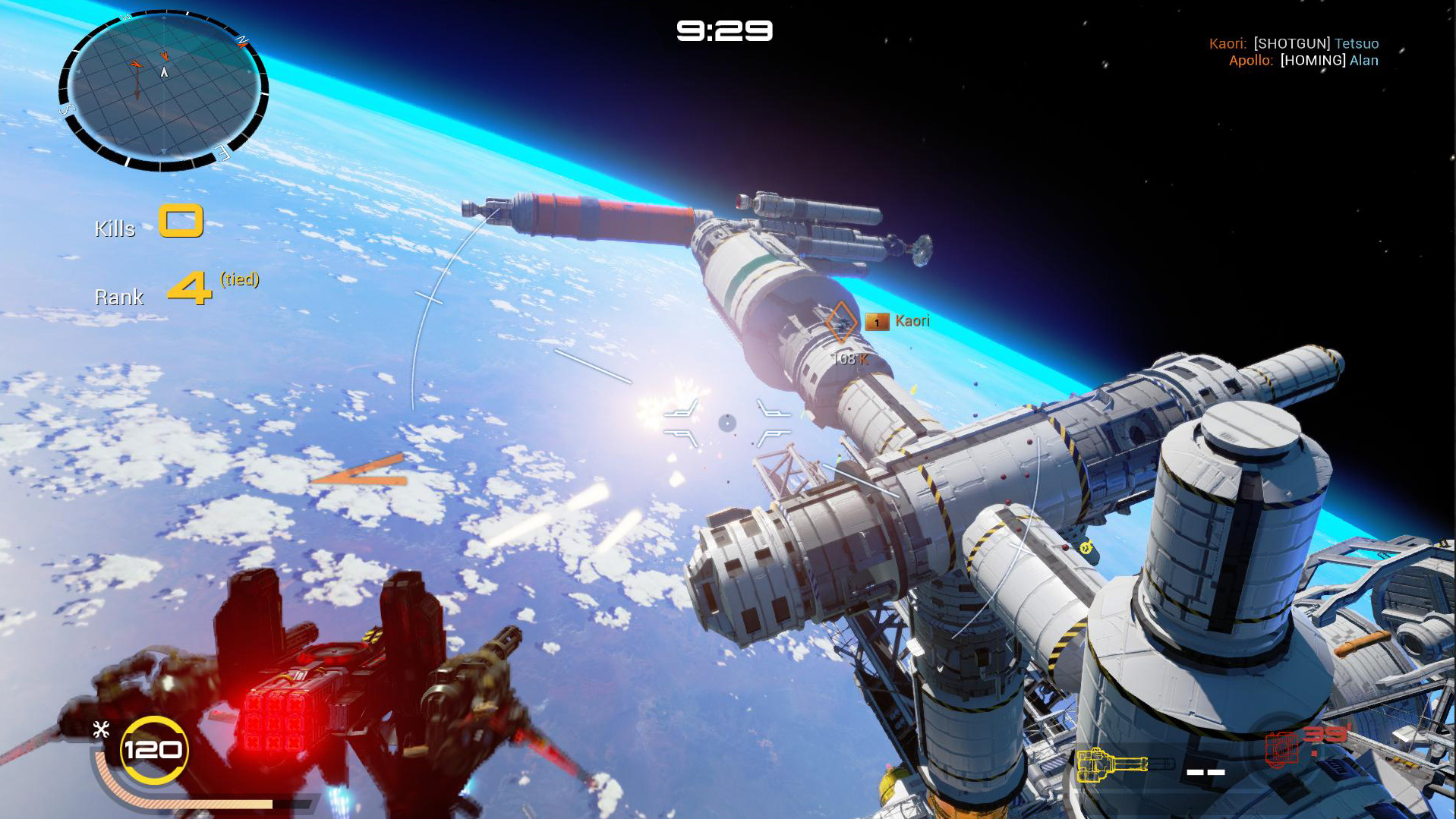
Task: Click the rank 1 badge beside Kaori's name
Action: pyautogui.click(x=878, y=322)
